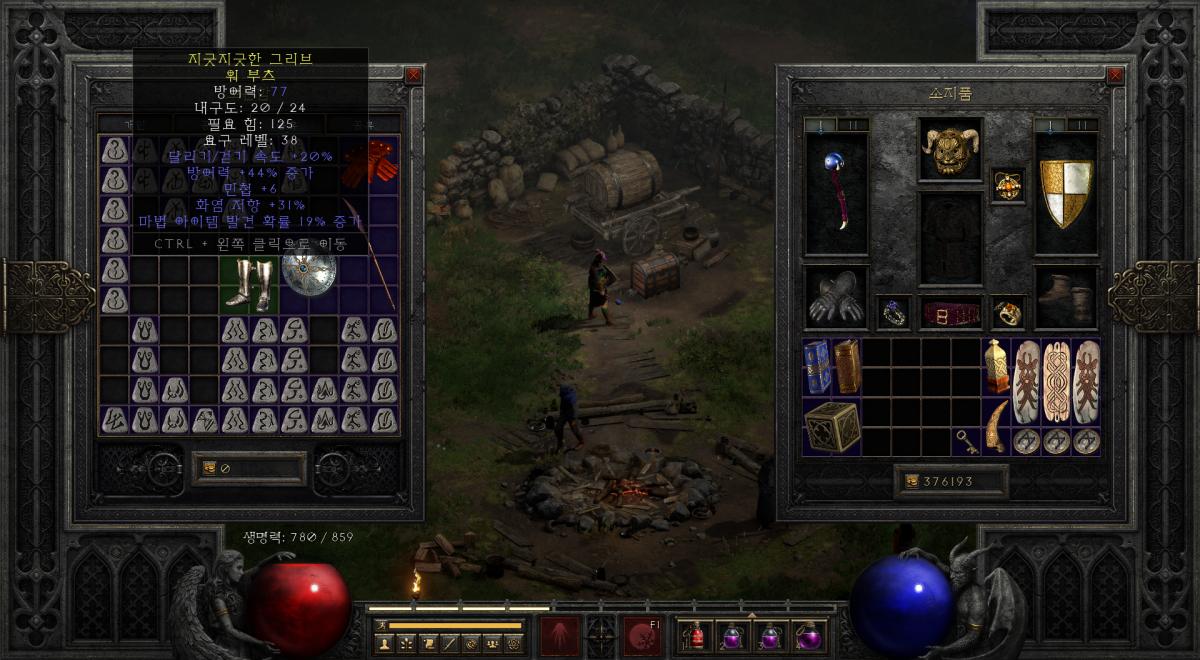Viewport: 1200px width, 660px height.
Task: Select the red gloves in the stash
Action: pyautogui.click(x=369, y=162)
